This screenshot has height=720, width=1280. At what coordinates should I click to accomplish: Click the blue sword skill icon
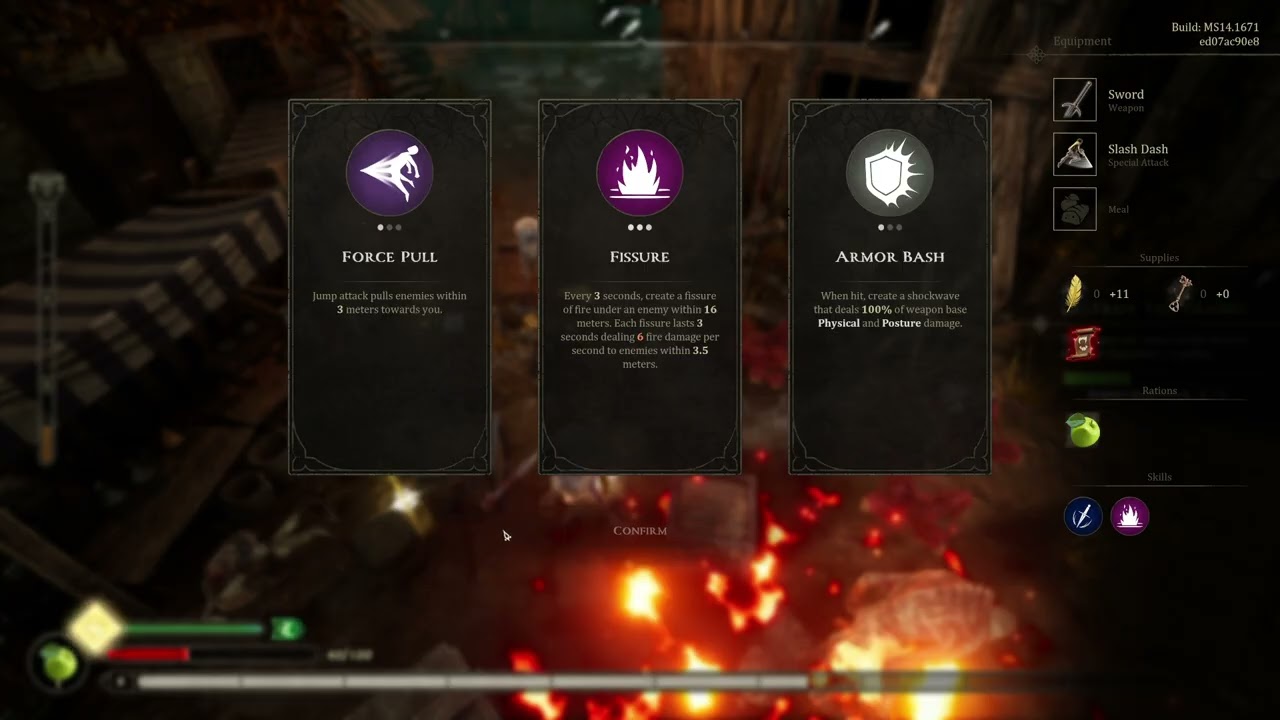(1083, 516)
